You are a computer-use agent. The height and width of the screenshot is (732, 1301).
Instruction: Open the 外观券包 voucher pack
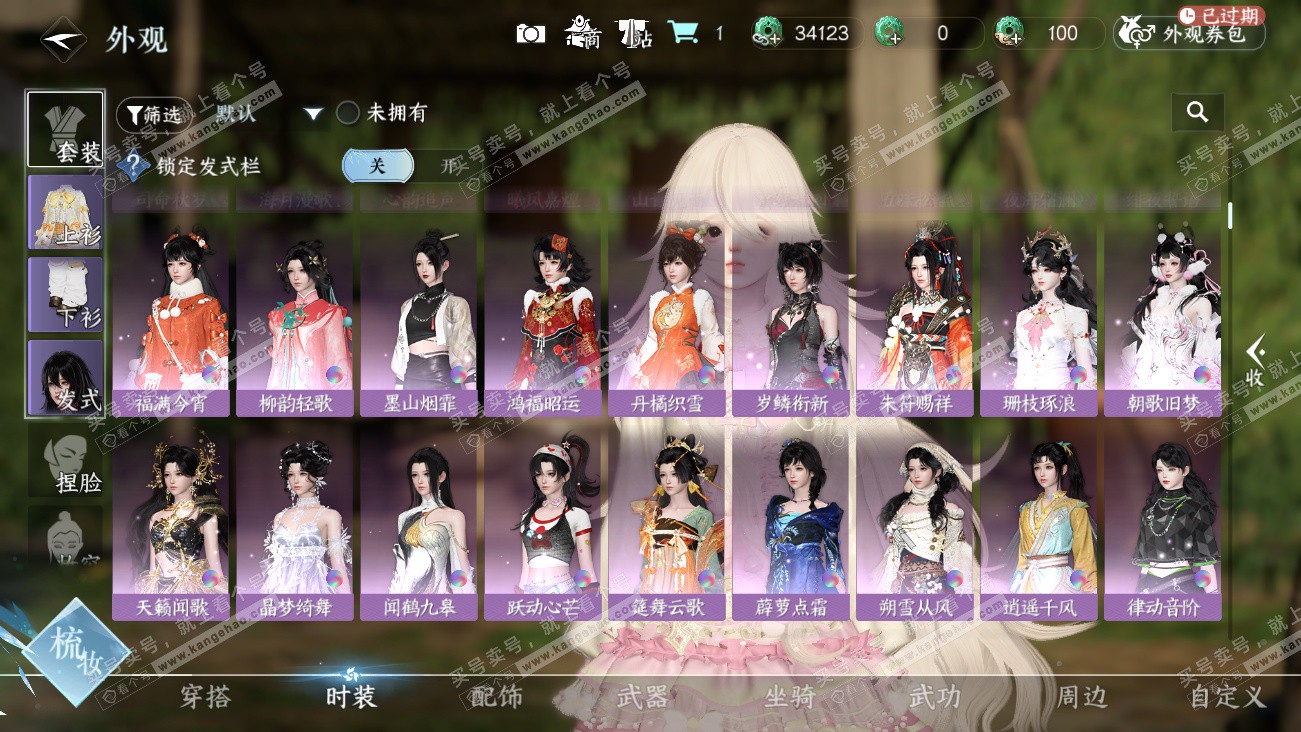(x=1189, y=34)
